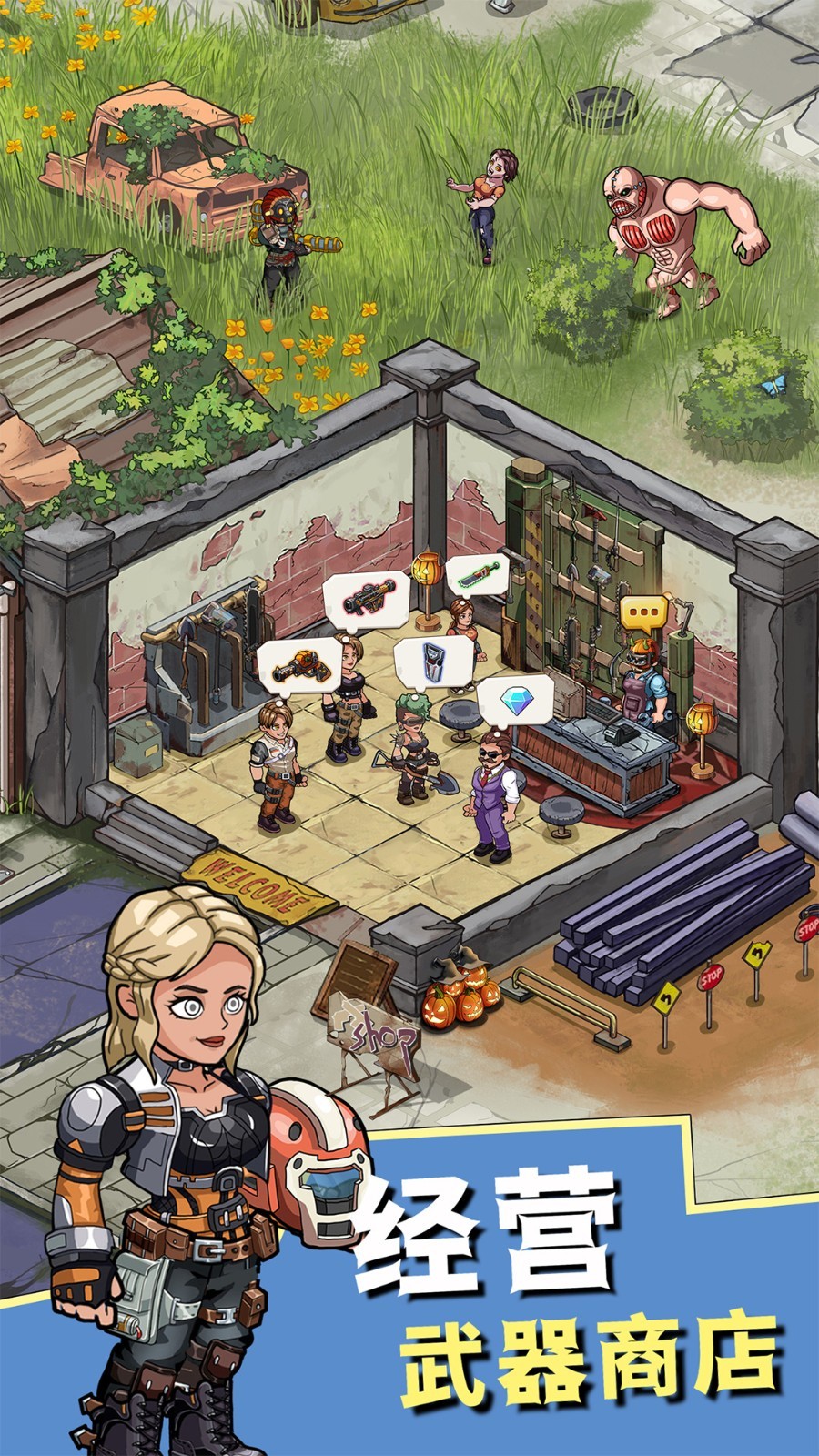
Task: Tap the rocket launcher request bubble
Action: (x=364, y=599)
